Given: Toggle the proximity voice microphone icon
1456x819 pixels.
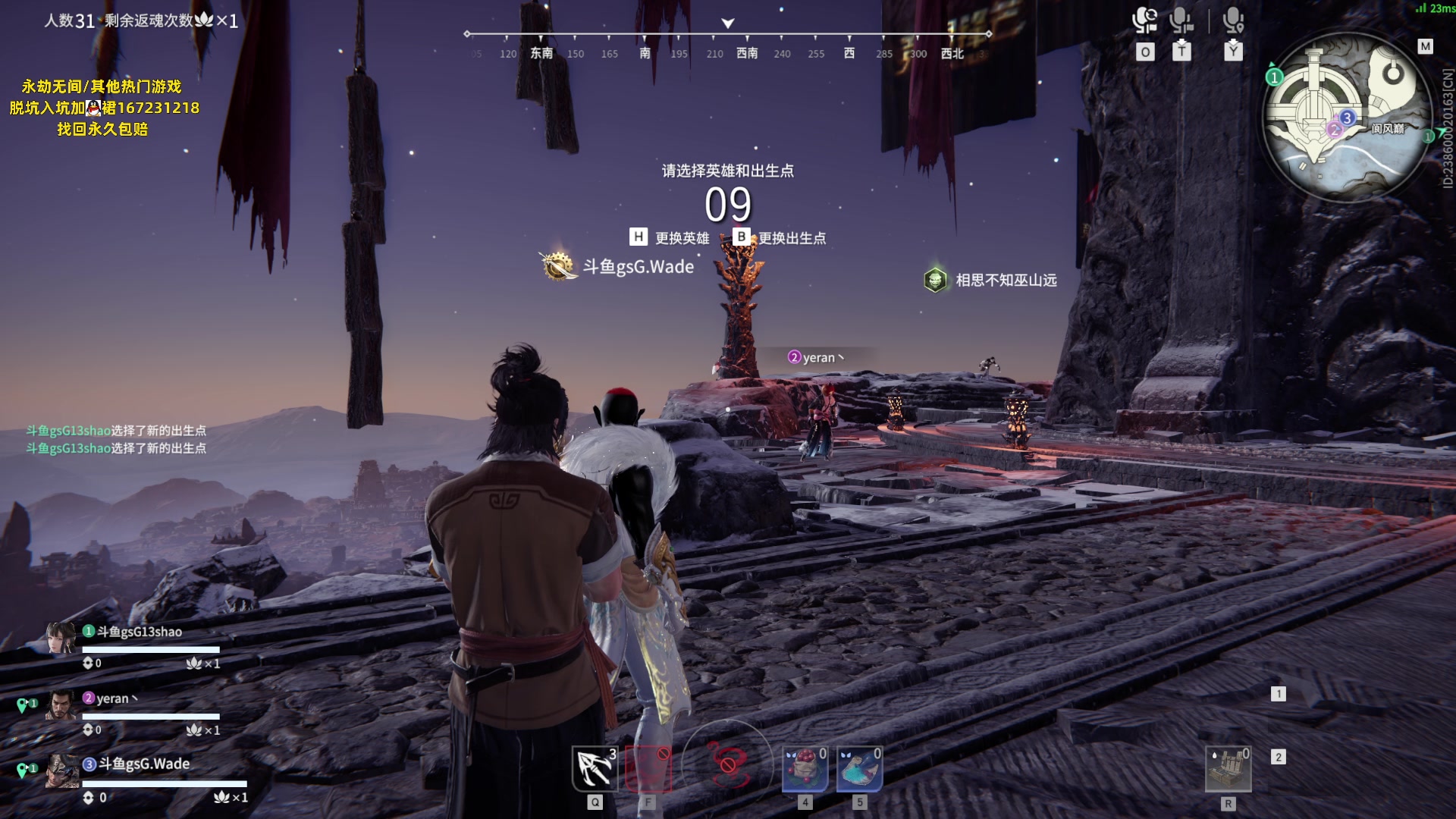Looking at the screenshot, I should (1233, 21).
